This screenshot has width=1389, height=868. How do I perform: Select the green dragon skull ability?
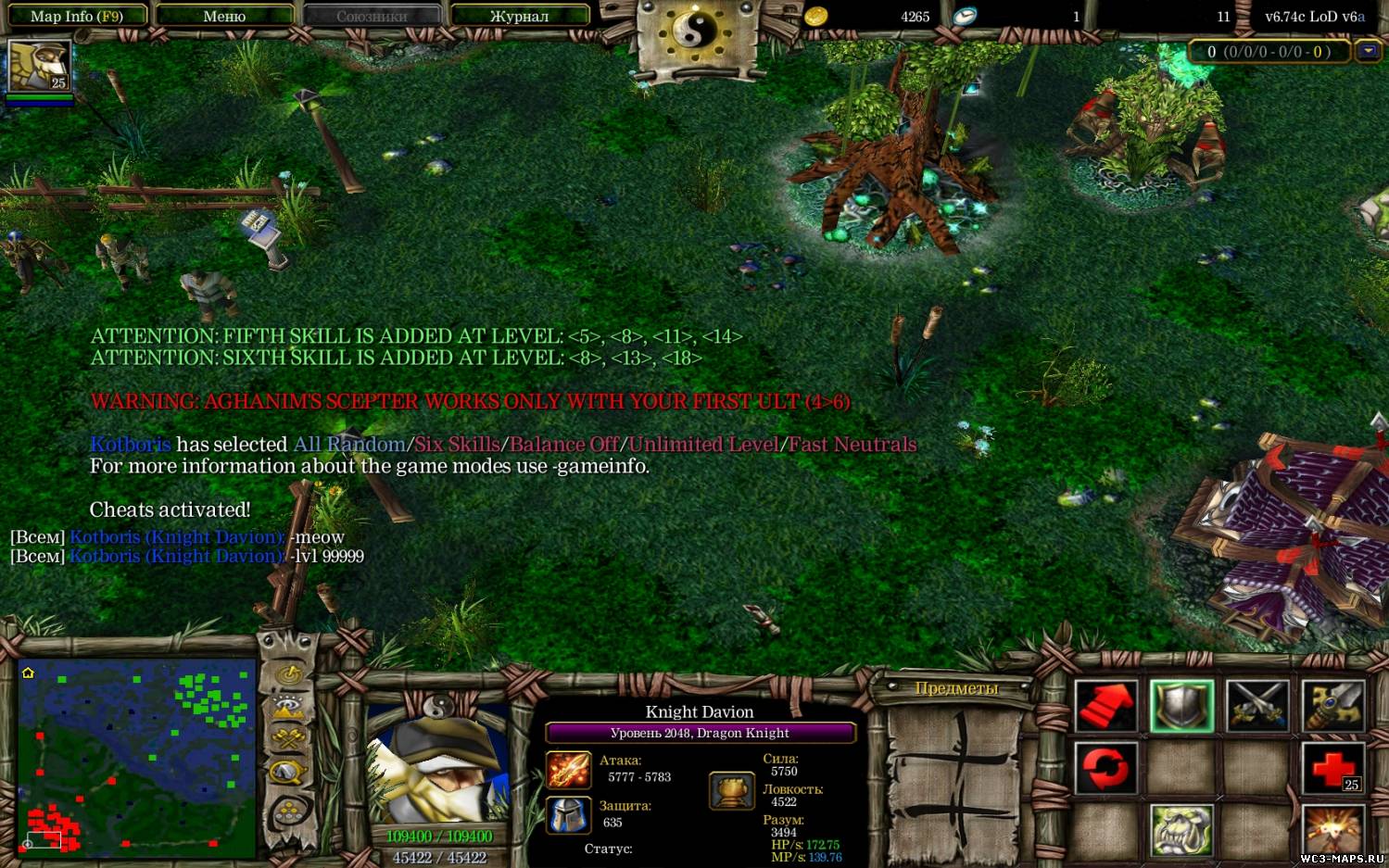point(1181,831)
